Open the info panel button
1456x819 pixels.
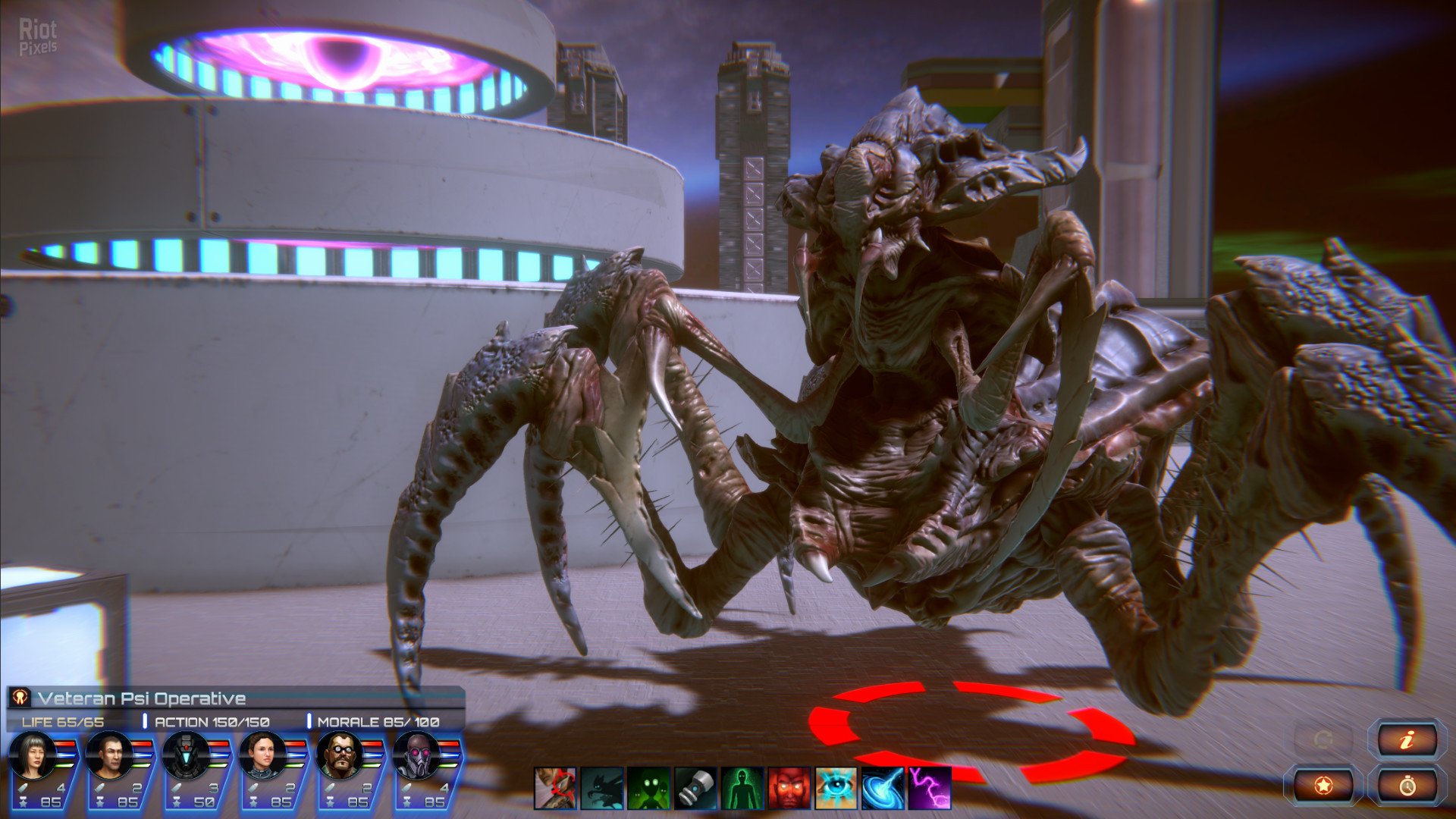click(1407, 739)
